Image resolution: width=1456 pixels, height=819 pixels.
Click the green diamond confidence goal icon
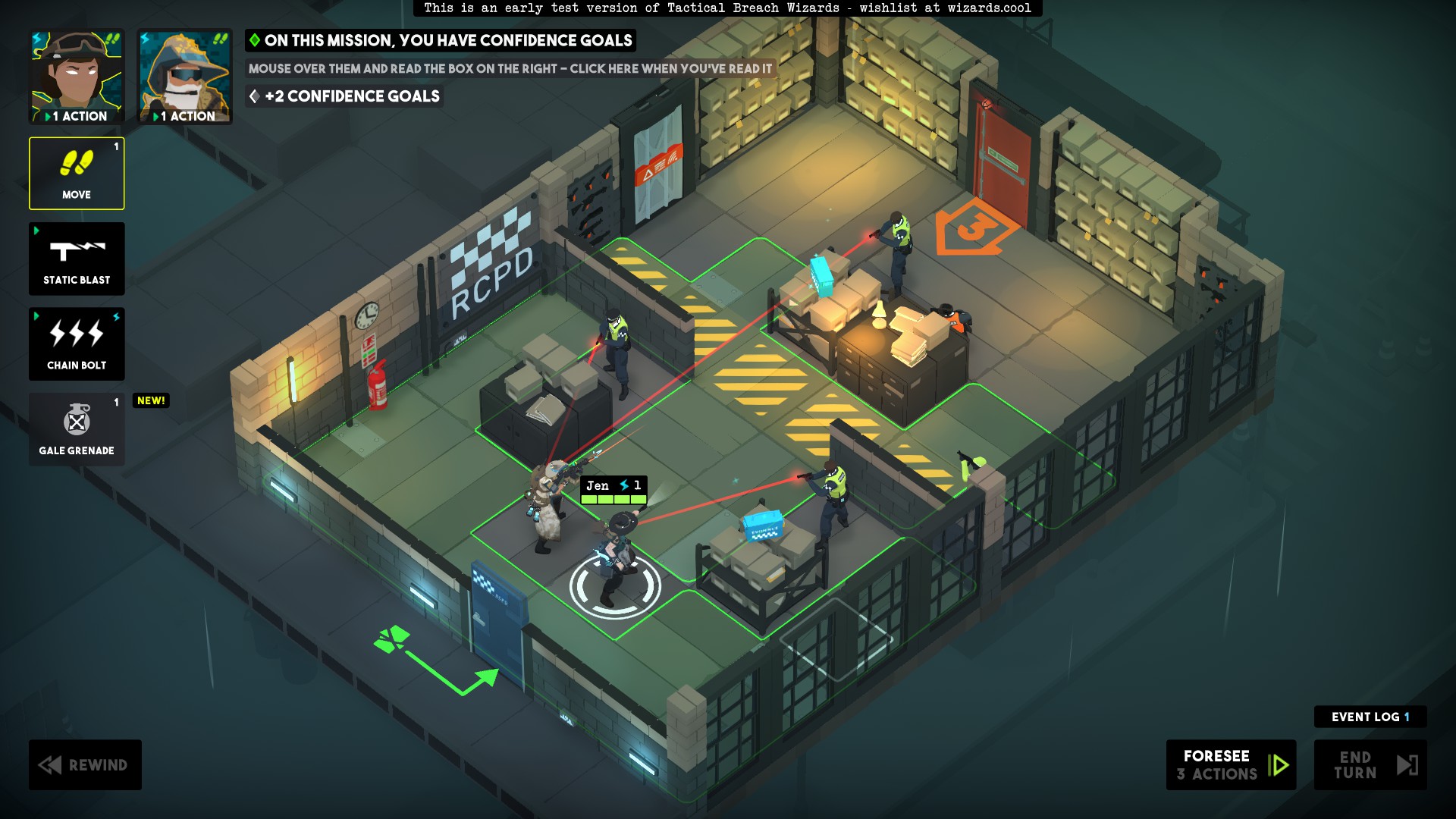point(254,41)
